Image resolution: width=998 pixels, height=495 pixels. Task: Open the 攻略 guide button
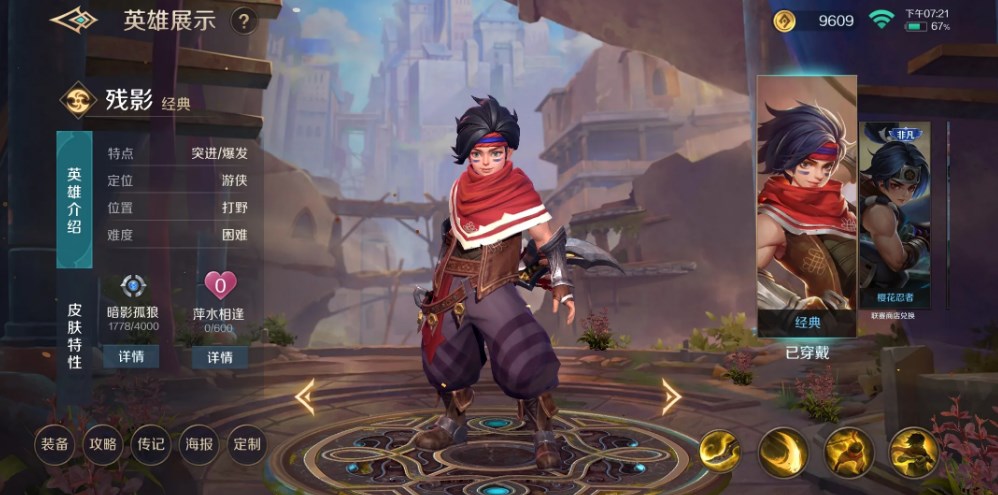point(102,444)
